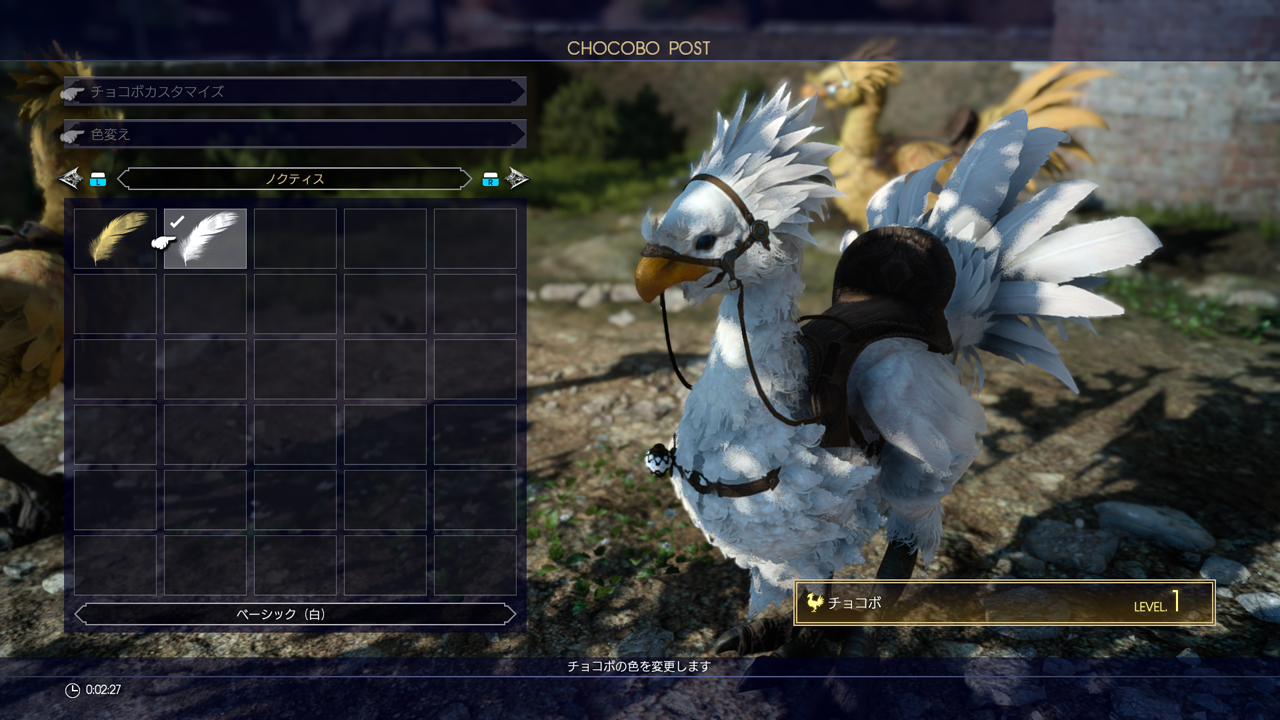The height and width of the screenshot is (720, 1280).
Task: Open the チョコボカスタマイズ menu entry
Action: pyautogui.click(x=294, y=91)
